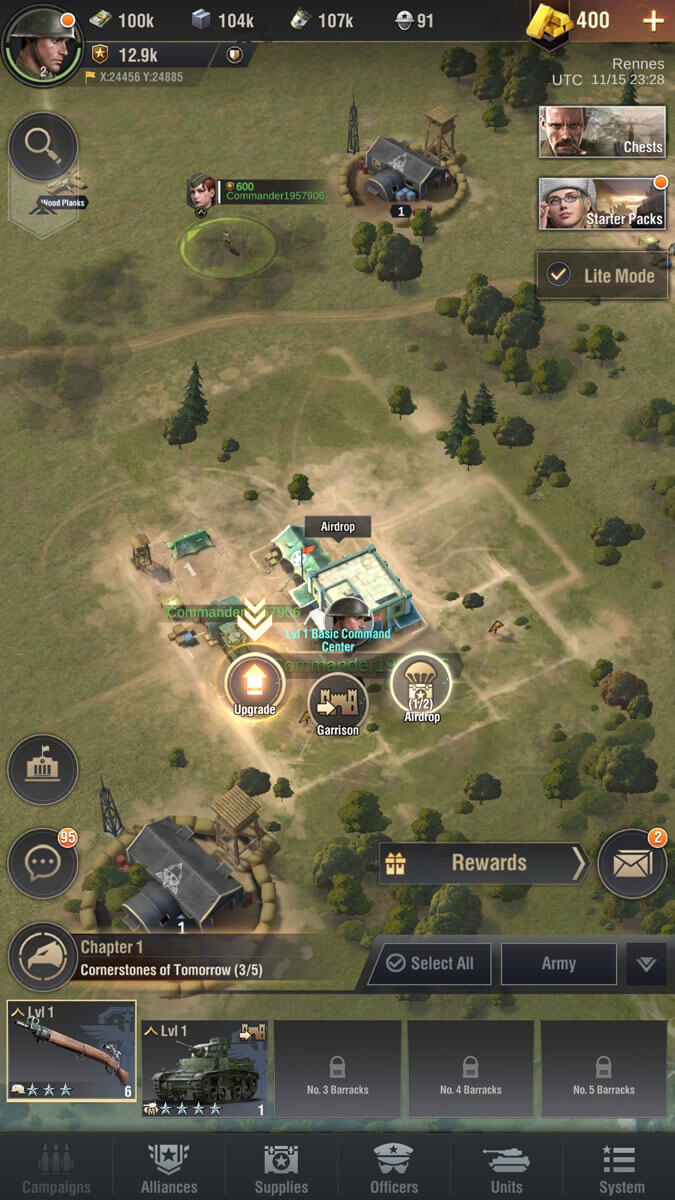
Task: Open the Chests offer
Action: coord(602,132)
